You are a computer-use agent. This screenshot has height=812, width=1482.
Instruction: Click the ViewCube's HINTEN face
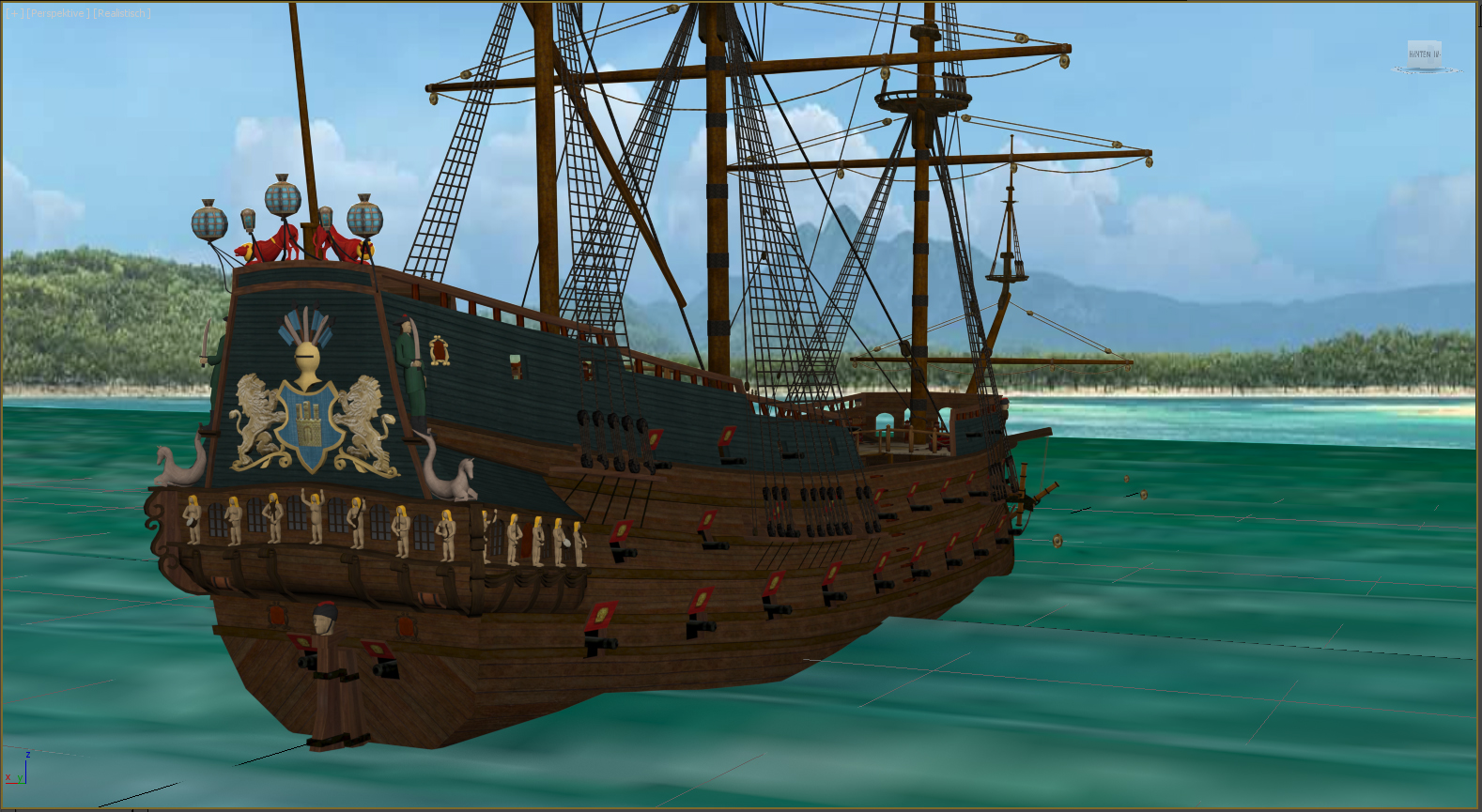click(1424, 54)
